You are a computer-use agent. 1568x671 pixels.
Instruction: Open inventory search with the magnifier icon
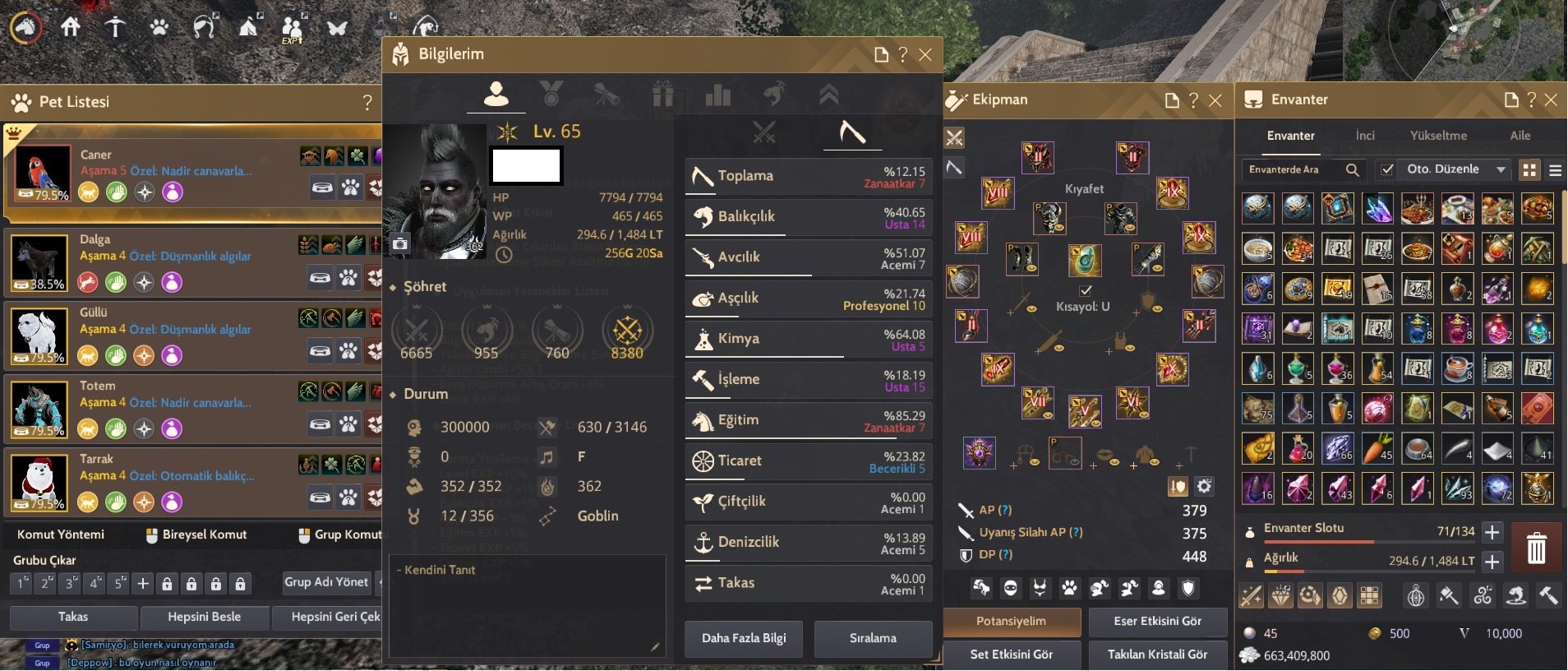click(x=1354, y=170)
